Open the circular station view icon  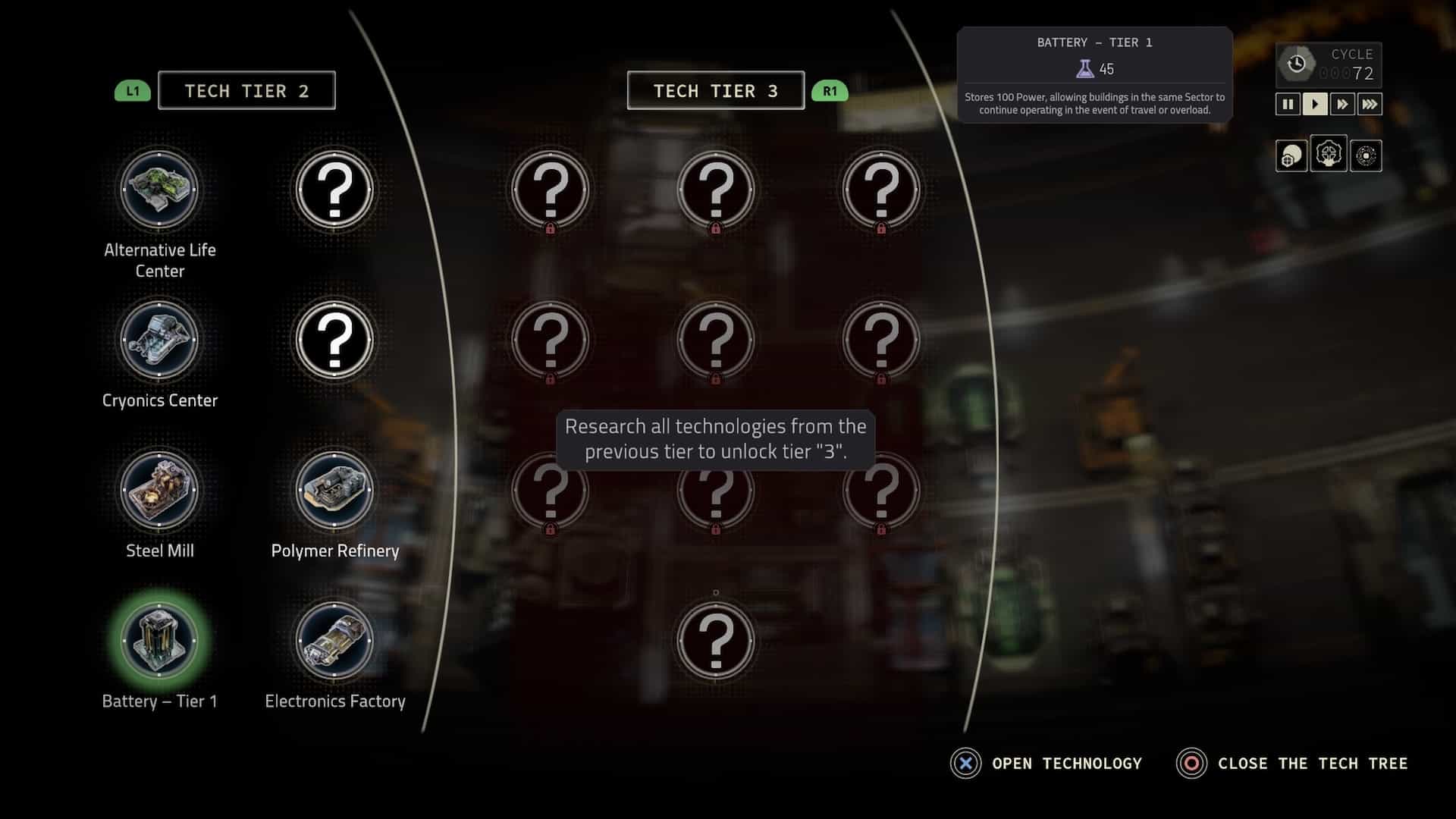[1366, 156]
